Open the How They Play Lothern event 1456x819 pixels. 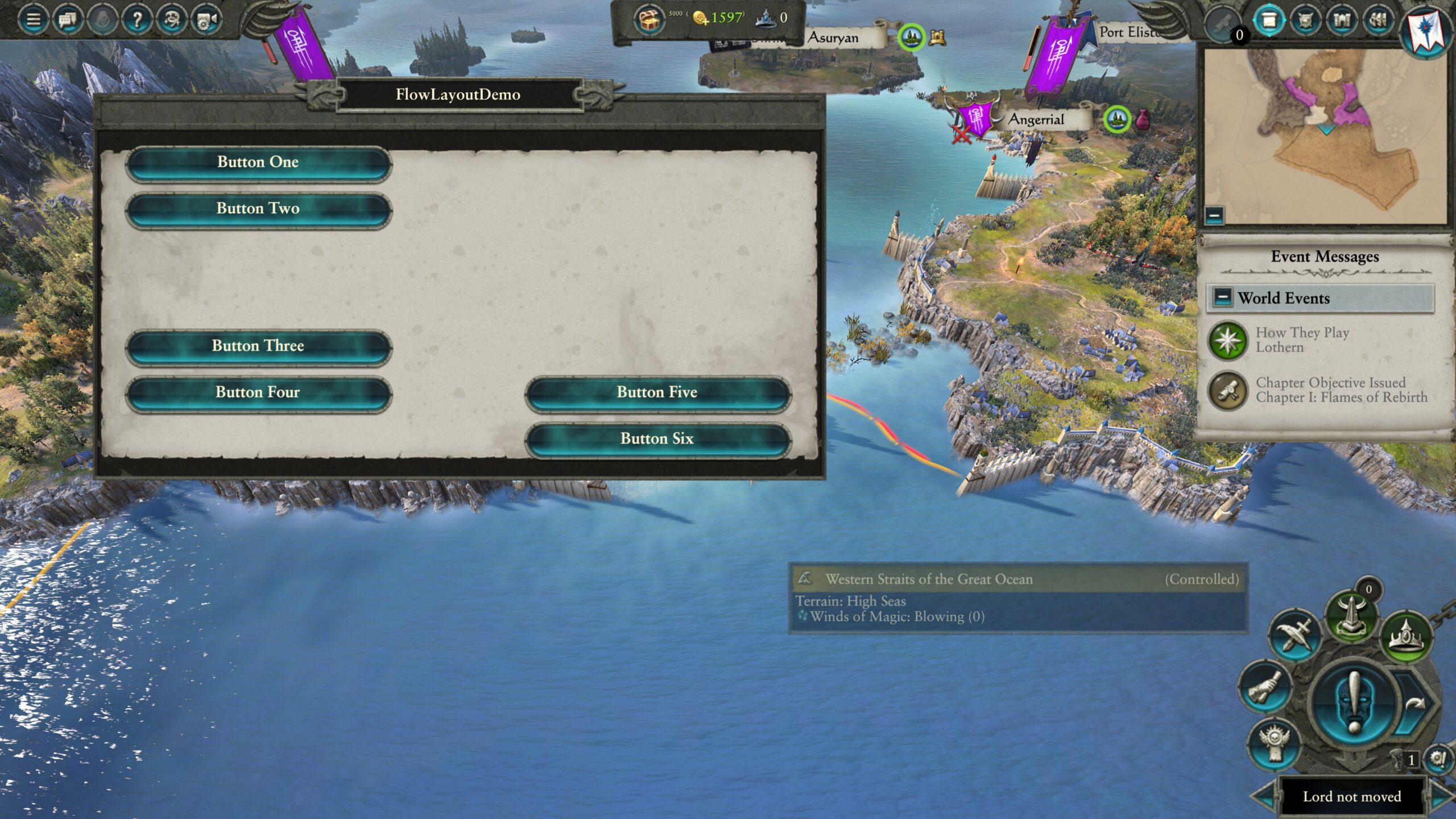pyautogui.click(x=1302, y=340)
